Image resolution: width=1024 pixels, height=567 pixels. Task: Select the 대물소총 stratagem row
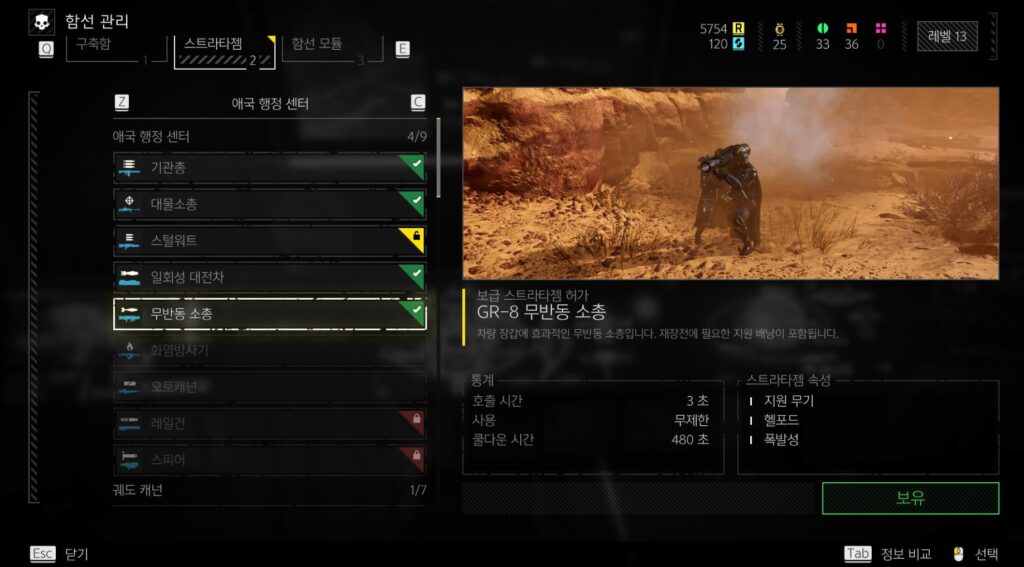point(269,204)
